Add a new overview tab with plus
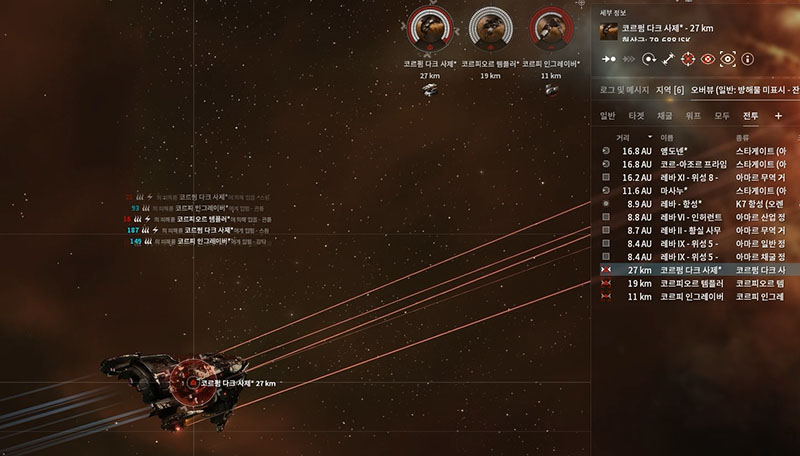The image size is (800, 456). [x=779, y=116]
